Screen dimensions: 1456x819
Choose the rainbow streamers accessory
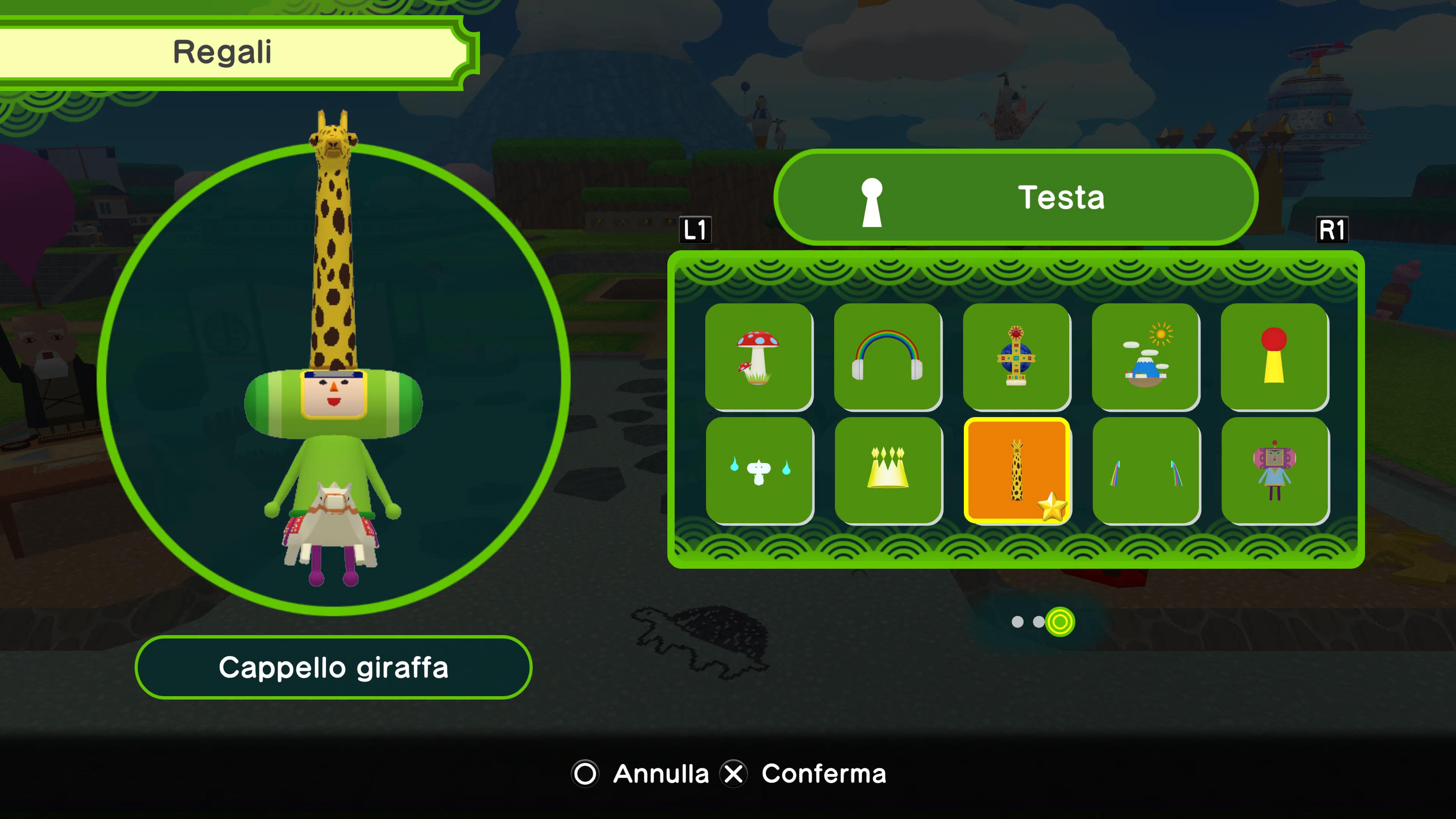[1146, 470]
